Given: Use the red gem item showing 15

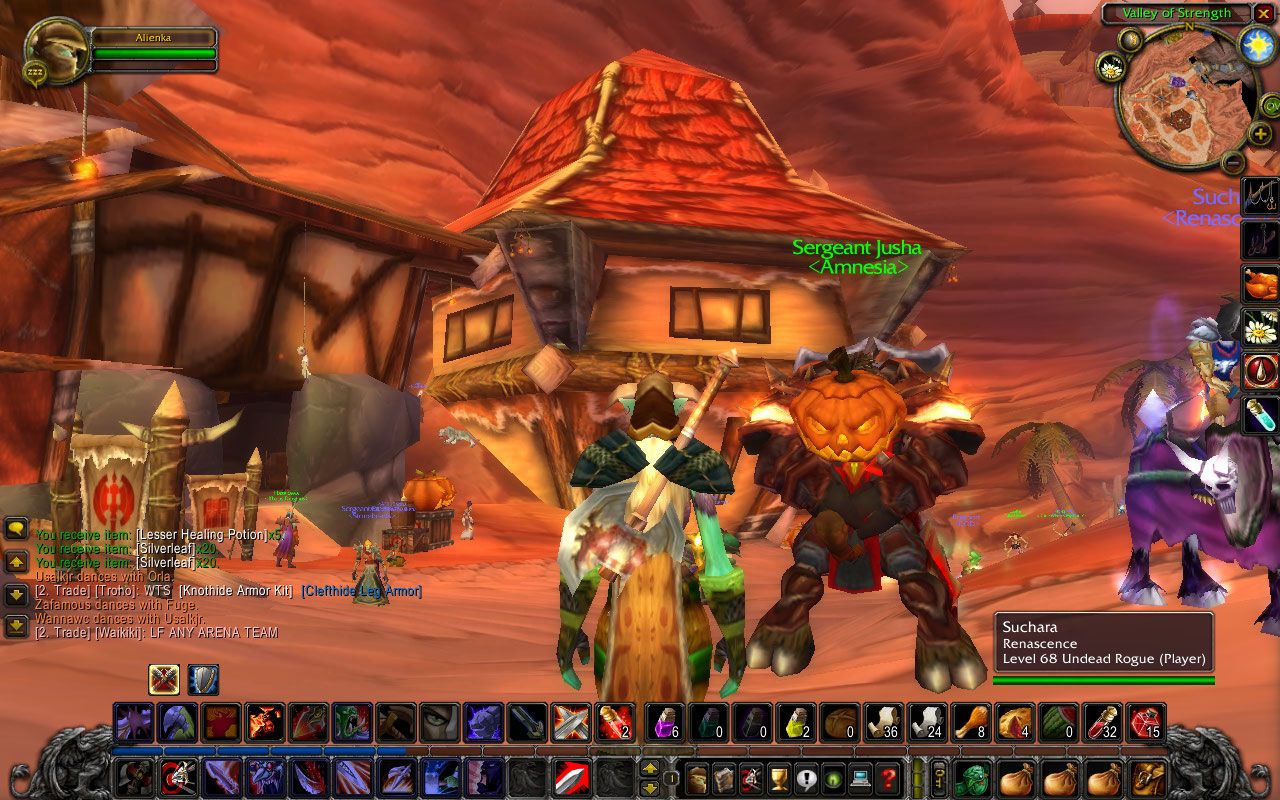Looking at the screenshot, I should [x=1146, y=722].
